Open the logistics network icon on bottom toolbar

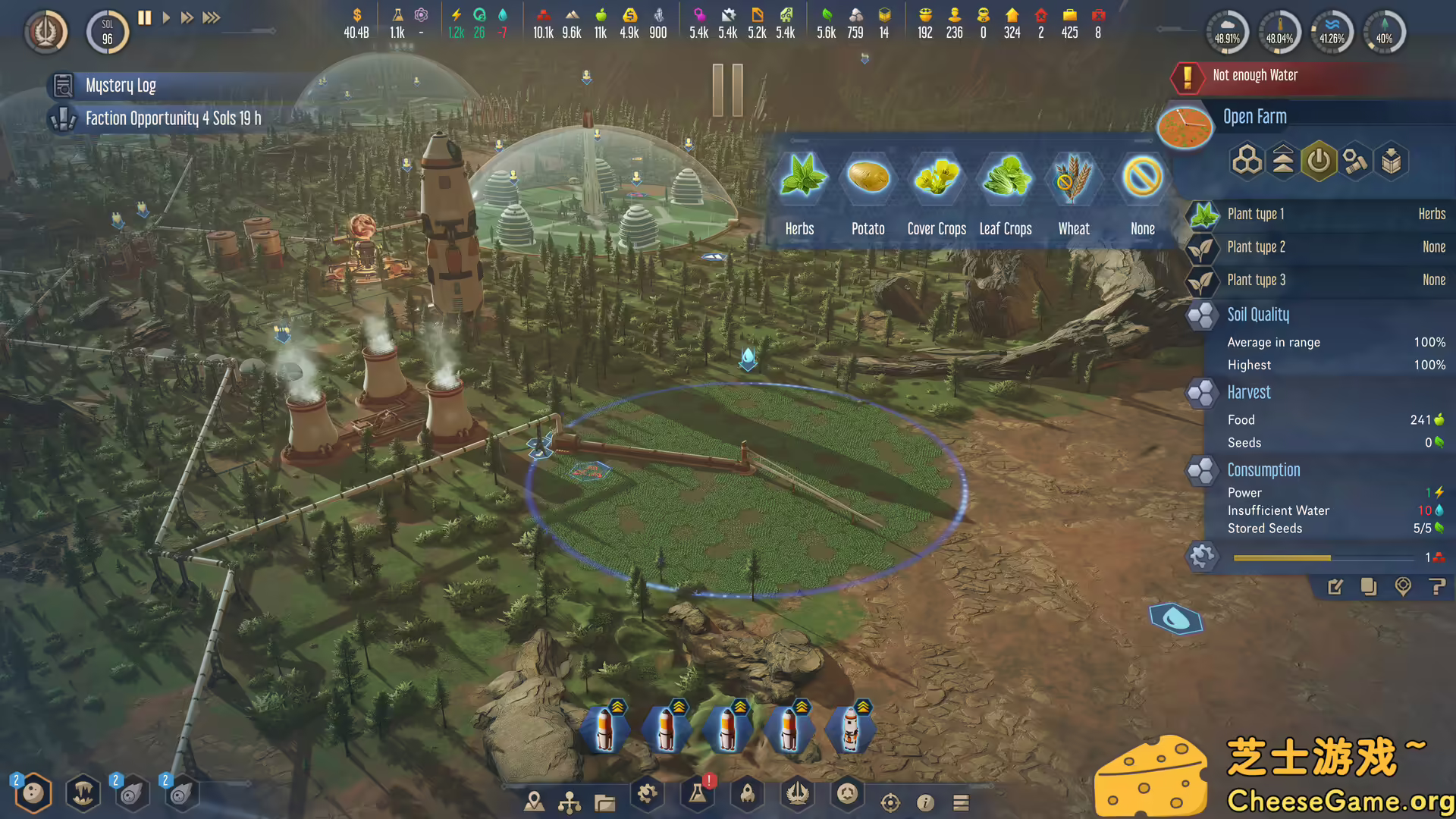571,802
